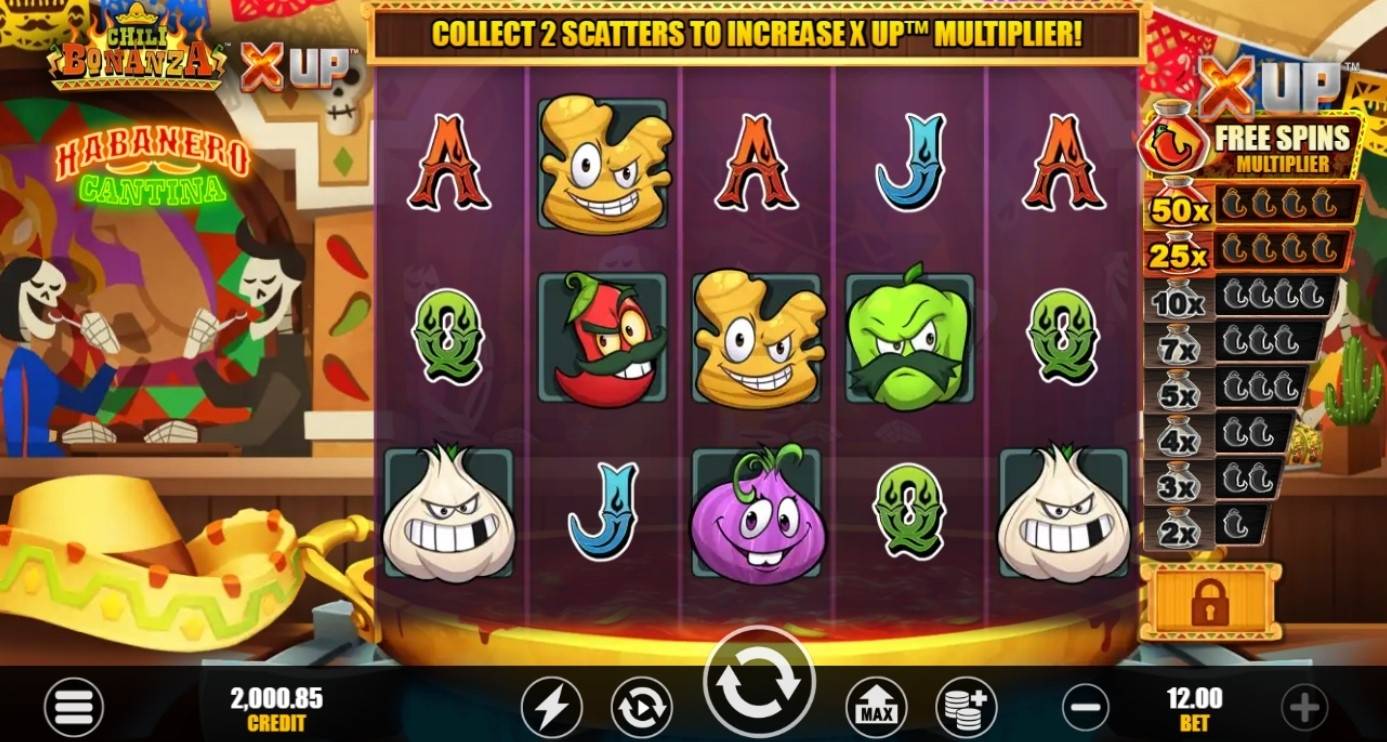Activate the lightning bolt turbo mode
Image resolution: width=1387 pixels, height=742 pixels.
pos(551,708)
